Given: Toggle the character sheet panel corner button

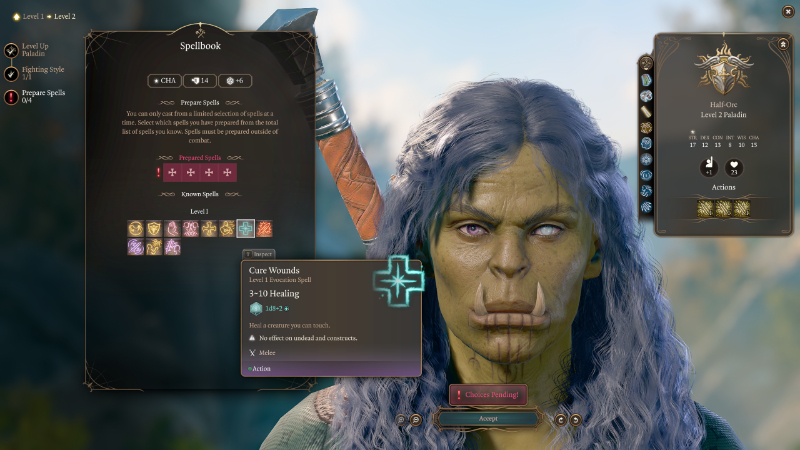Looking at the screenshot, I should coord(782,45).
